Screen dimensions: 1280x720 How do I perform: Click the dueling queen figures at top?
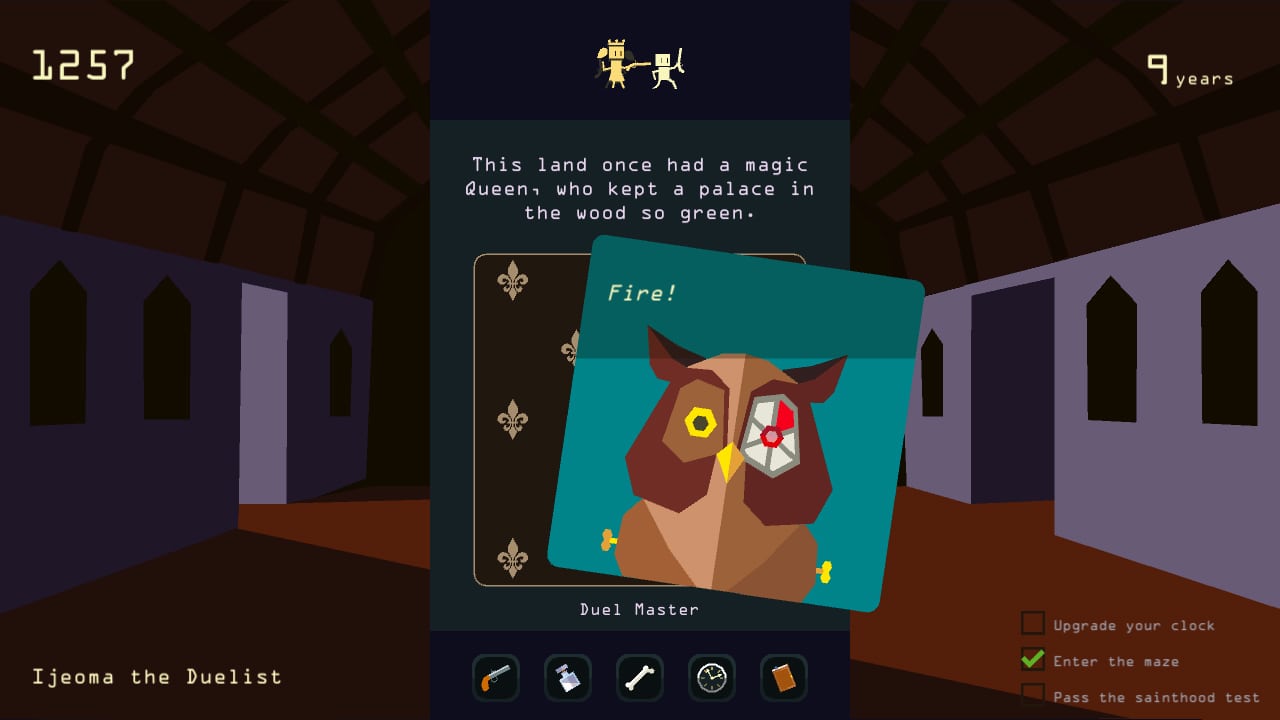[640, 62]
